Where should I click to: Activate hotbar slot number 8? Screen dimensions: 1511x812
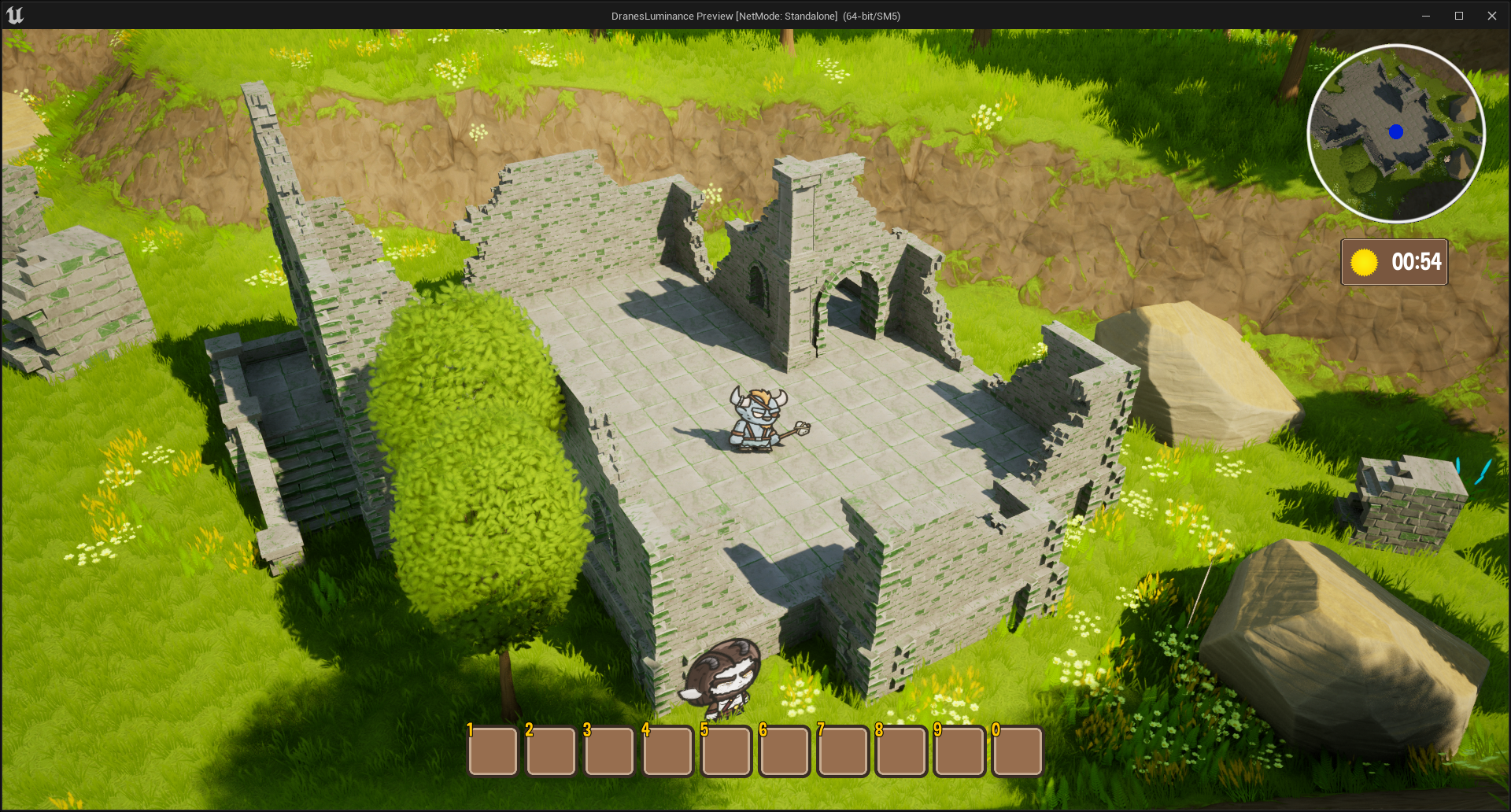pos(901,751)
